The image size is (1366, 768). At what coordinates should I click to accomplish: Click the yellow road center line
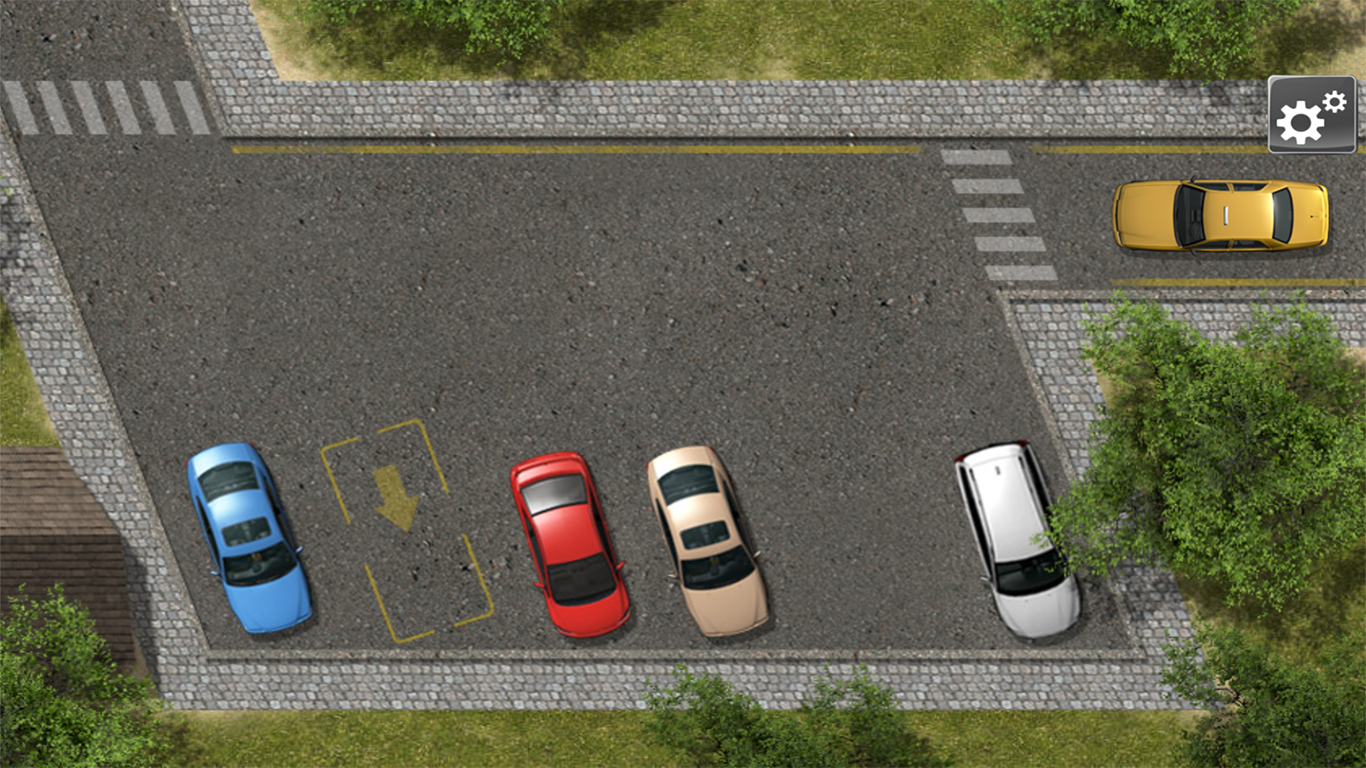point(600,150)
